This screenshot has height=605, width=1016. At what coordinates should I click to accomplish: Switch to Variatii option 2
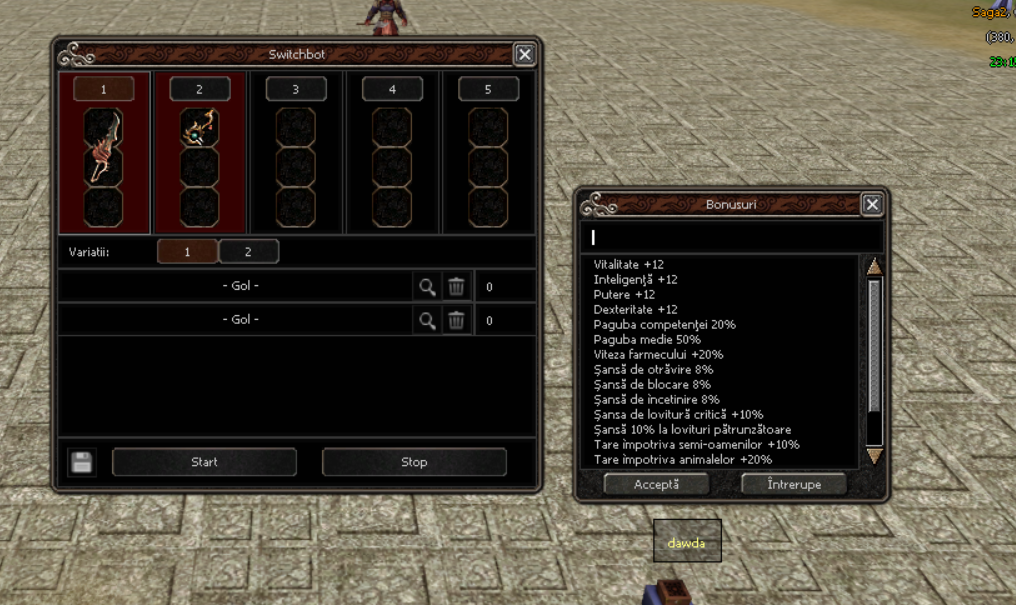click(x=248, y=252)
